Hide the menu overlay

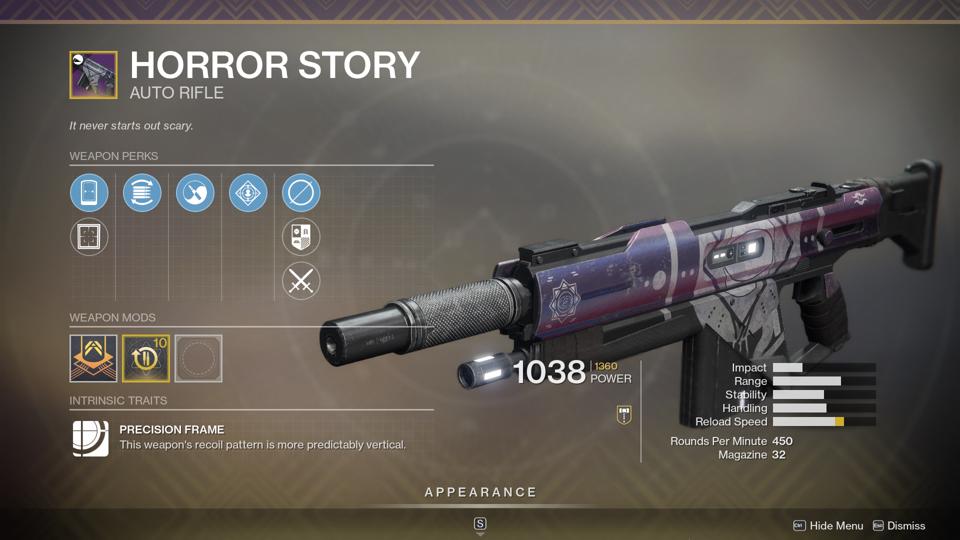(x=829, y=526)
